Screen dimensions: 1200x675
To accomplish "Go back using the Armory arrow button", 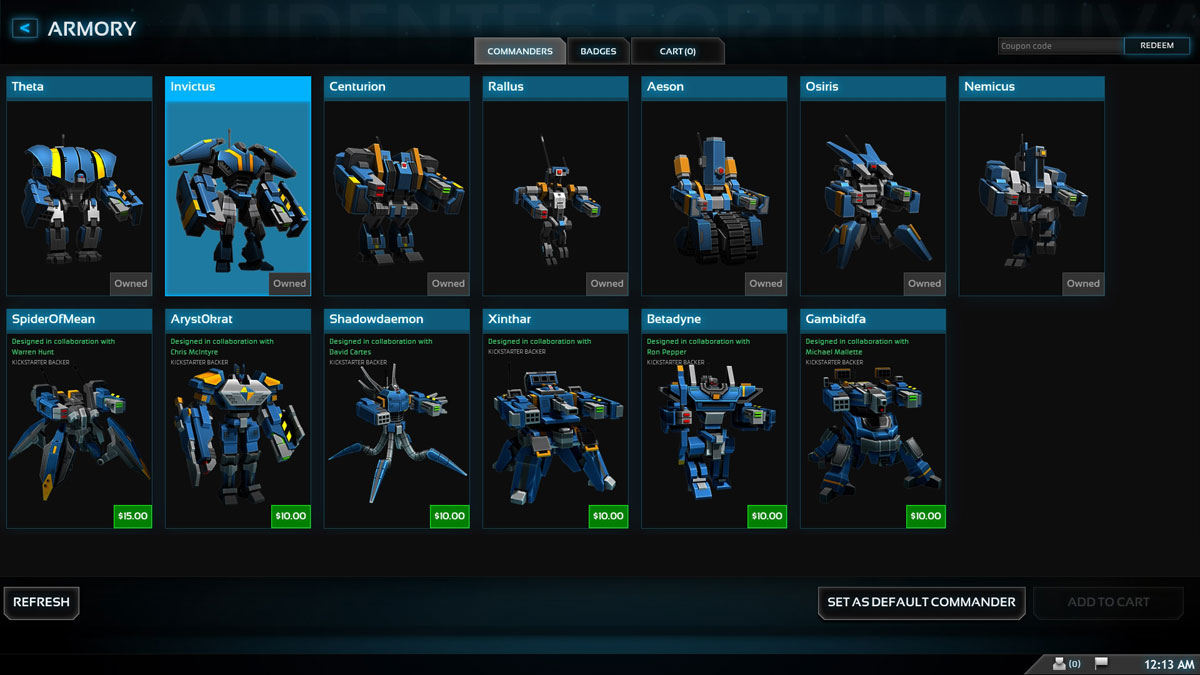I will point(25,29).
